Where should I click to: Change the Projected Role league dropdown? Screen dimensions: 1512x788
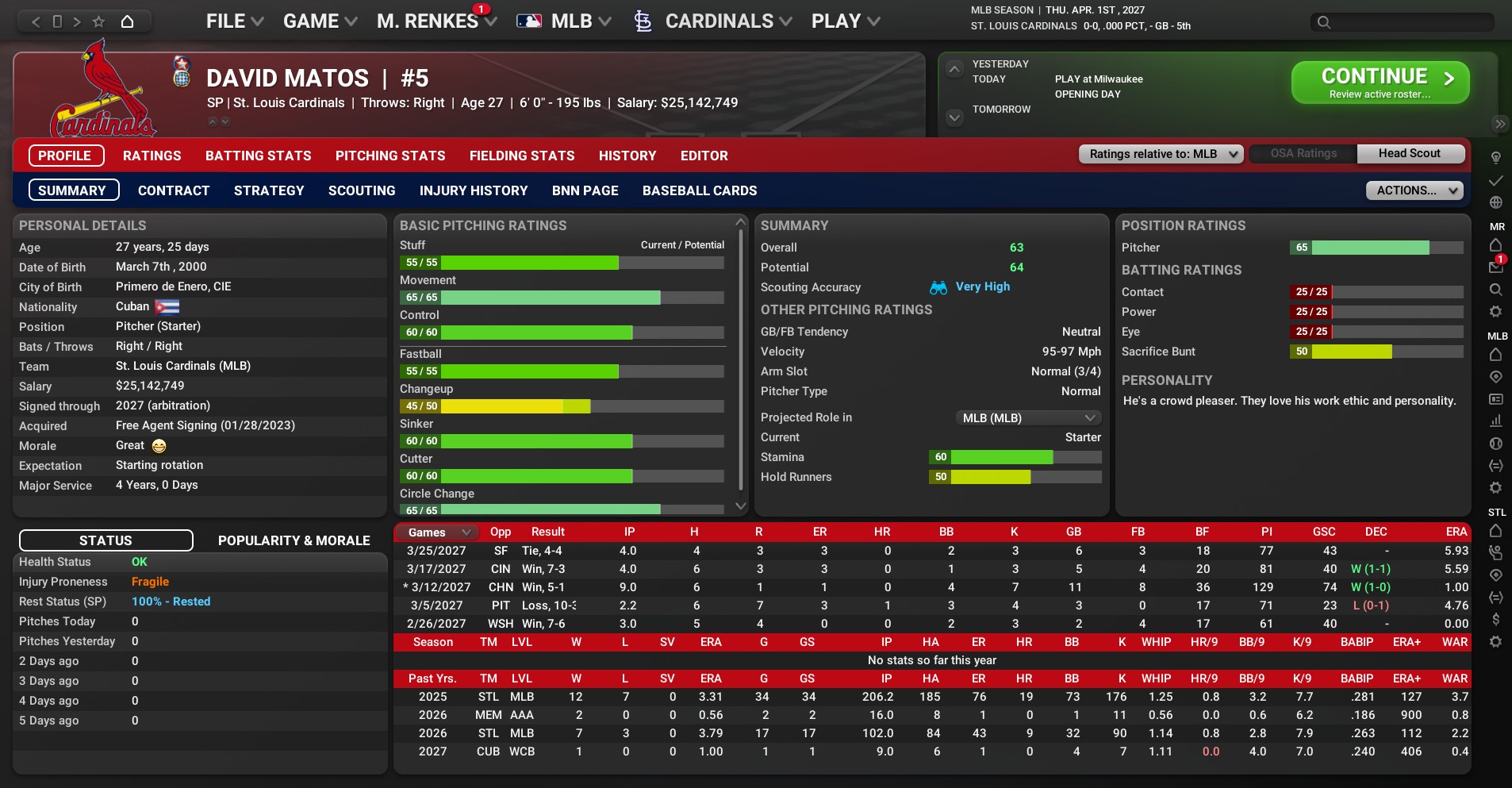coord(1028,418)
